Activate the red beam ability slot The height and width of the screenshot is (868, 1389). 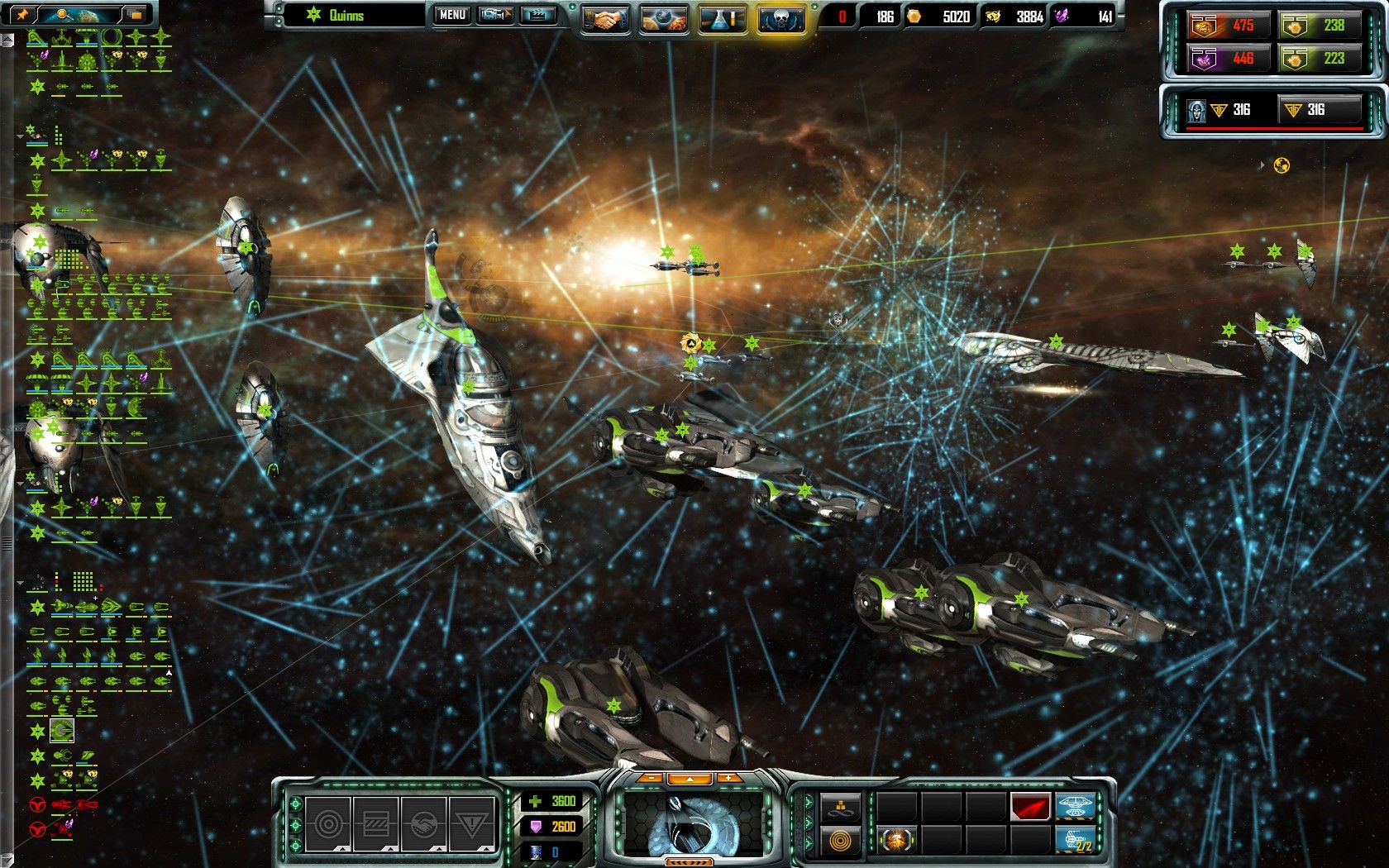1029,806
